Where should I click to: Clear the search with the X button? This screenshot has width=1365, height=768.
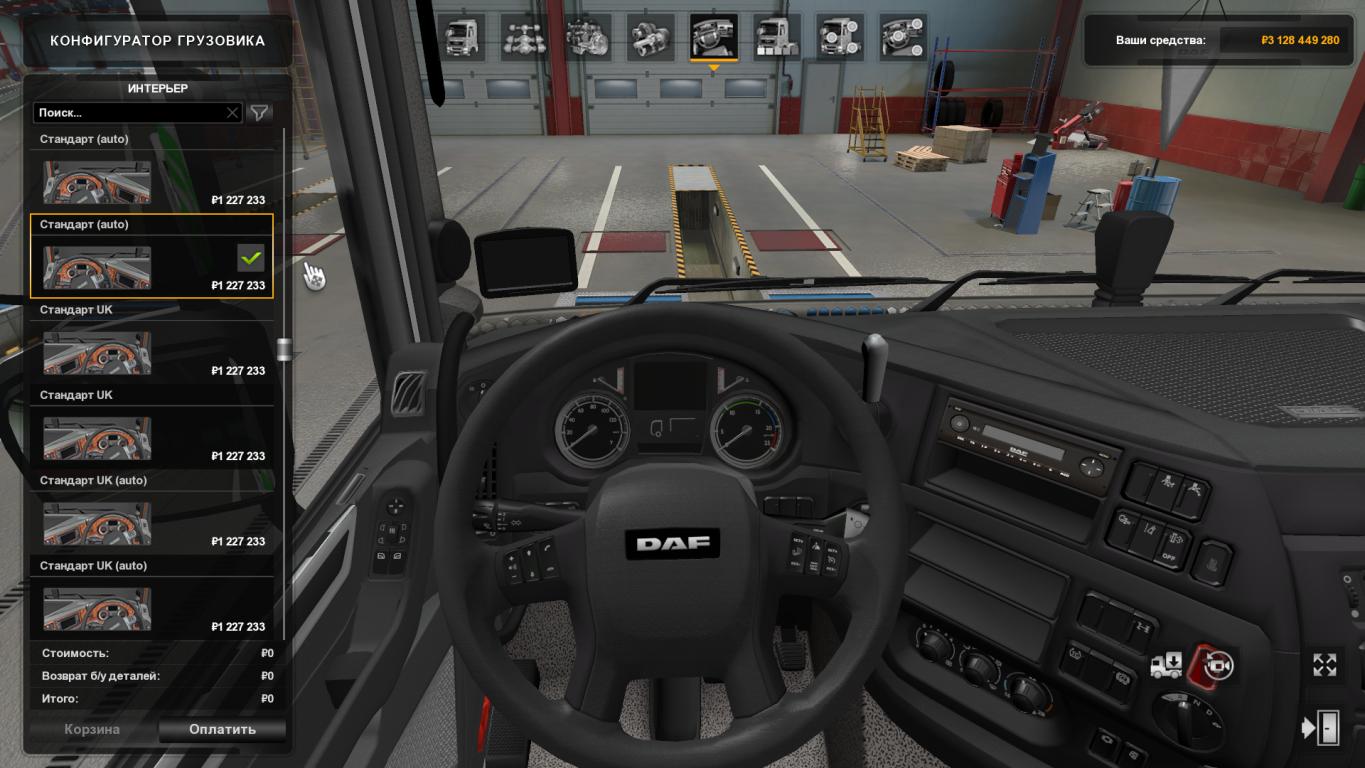click(233, 113)
